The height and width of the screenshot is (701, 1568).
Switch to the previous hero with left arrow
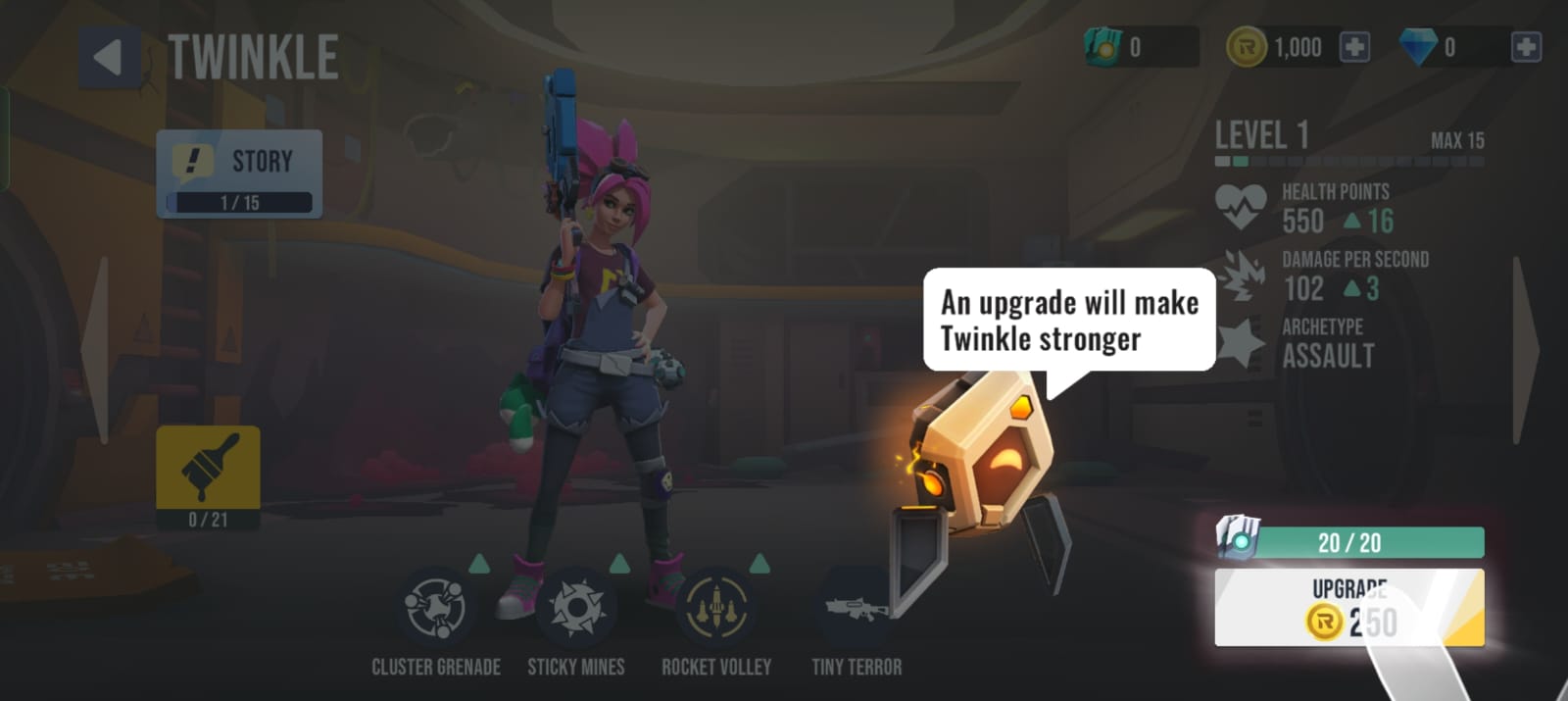[x=96, y=350]
